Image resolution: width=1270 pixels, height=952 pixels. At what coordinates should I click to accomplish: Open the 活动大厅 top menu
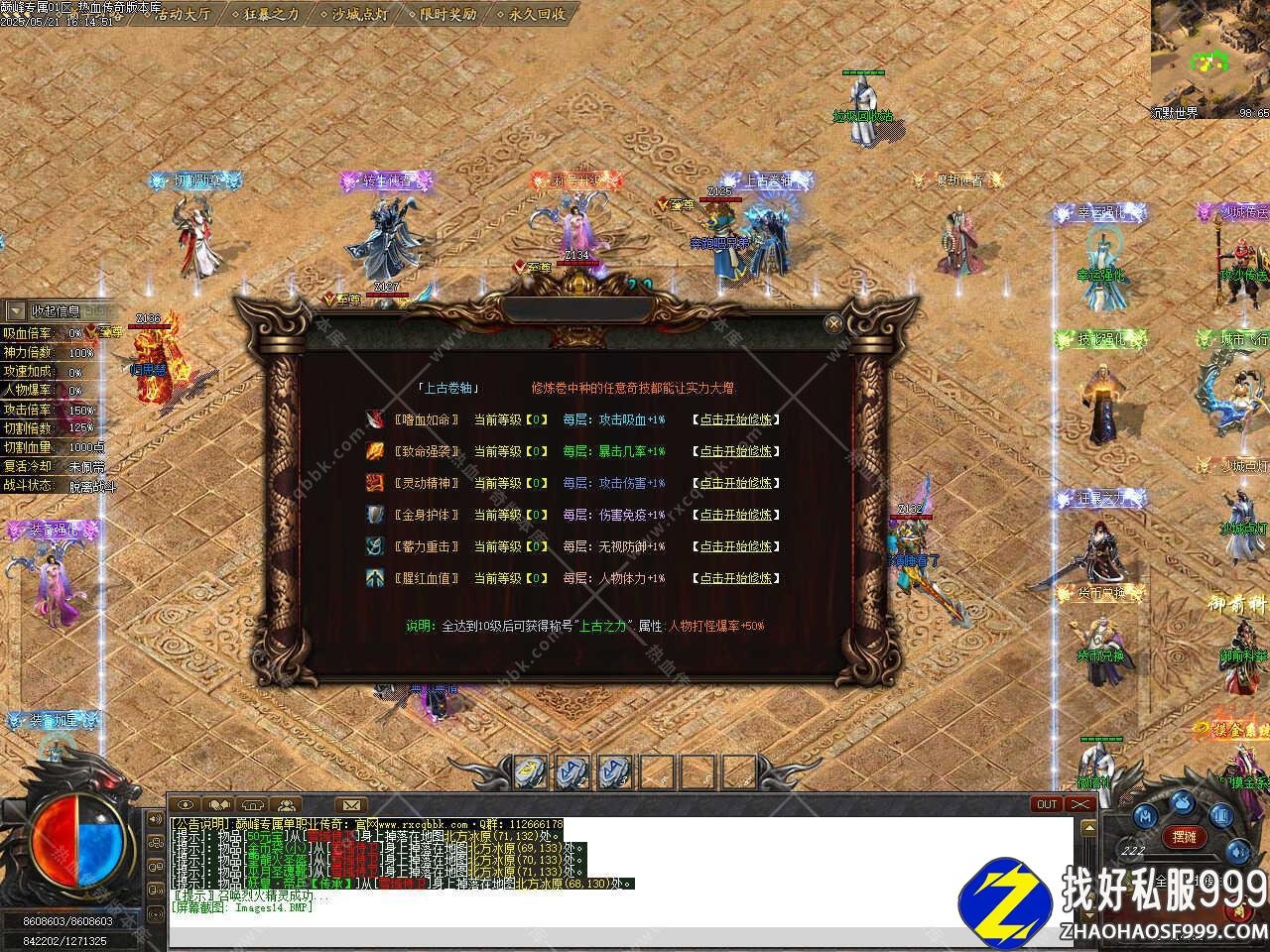[x=183, y=14]
